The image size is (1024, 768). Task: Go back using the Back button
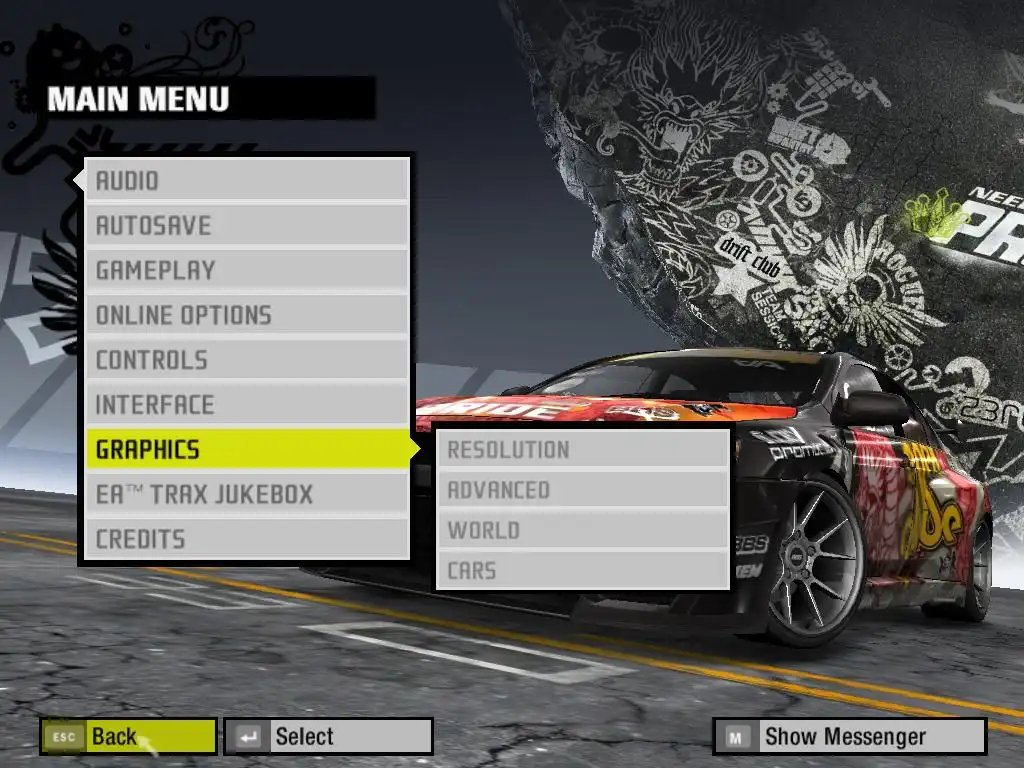pyautogui.click(x=128, y=737)
